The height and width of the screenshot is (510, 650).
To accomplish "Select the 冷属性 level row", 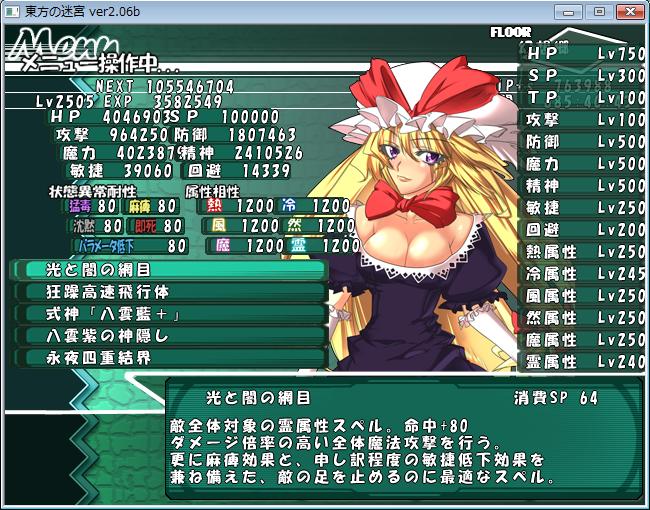I will click(x=584, y=274).
